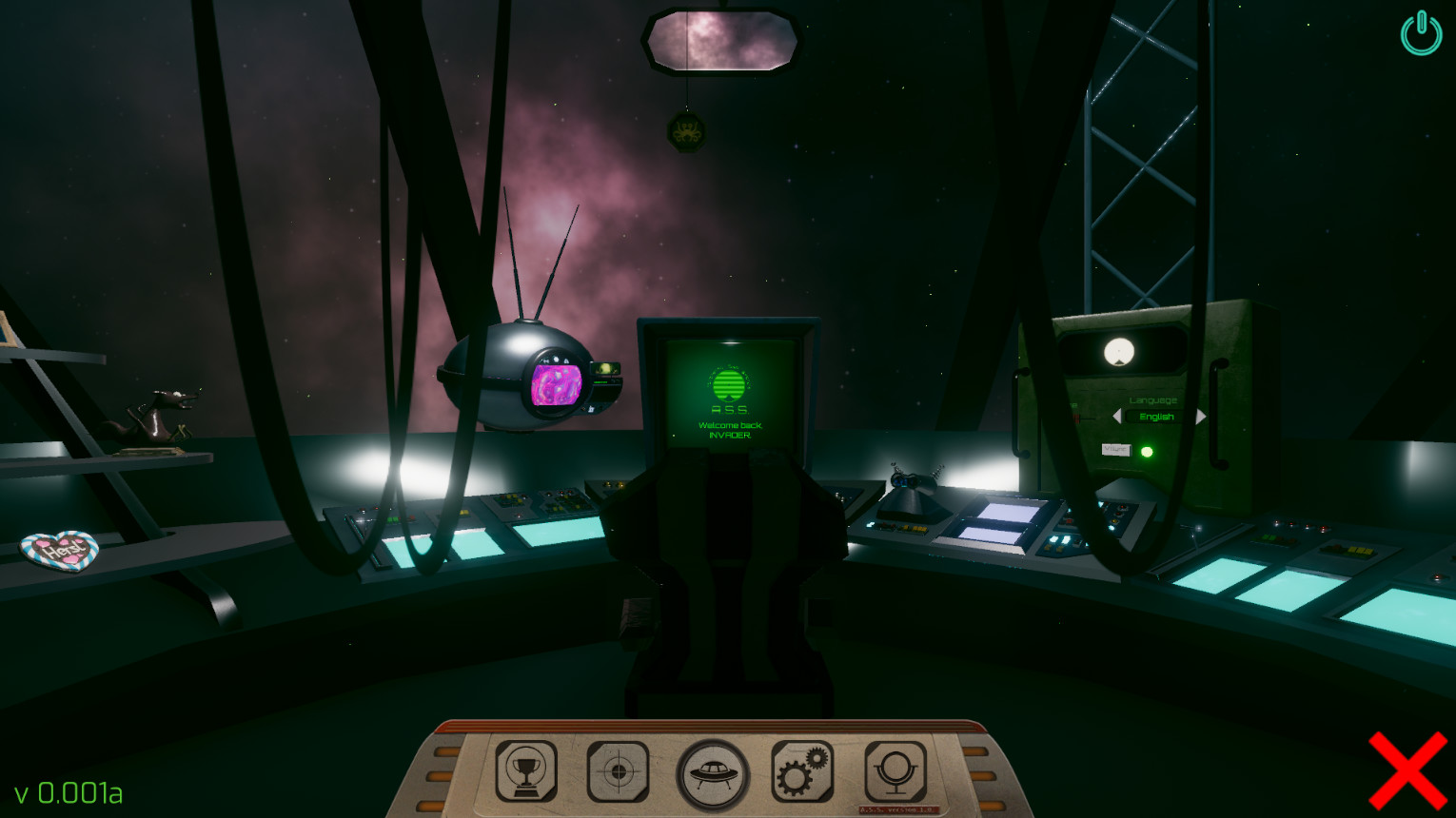Open the English language selector box
The width and height of the screenshot is (1456, 818).
coord(1154,418)
